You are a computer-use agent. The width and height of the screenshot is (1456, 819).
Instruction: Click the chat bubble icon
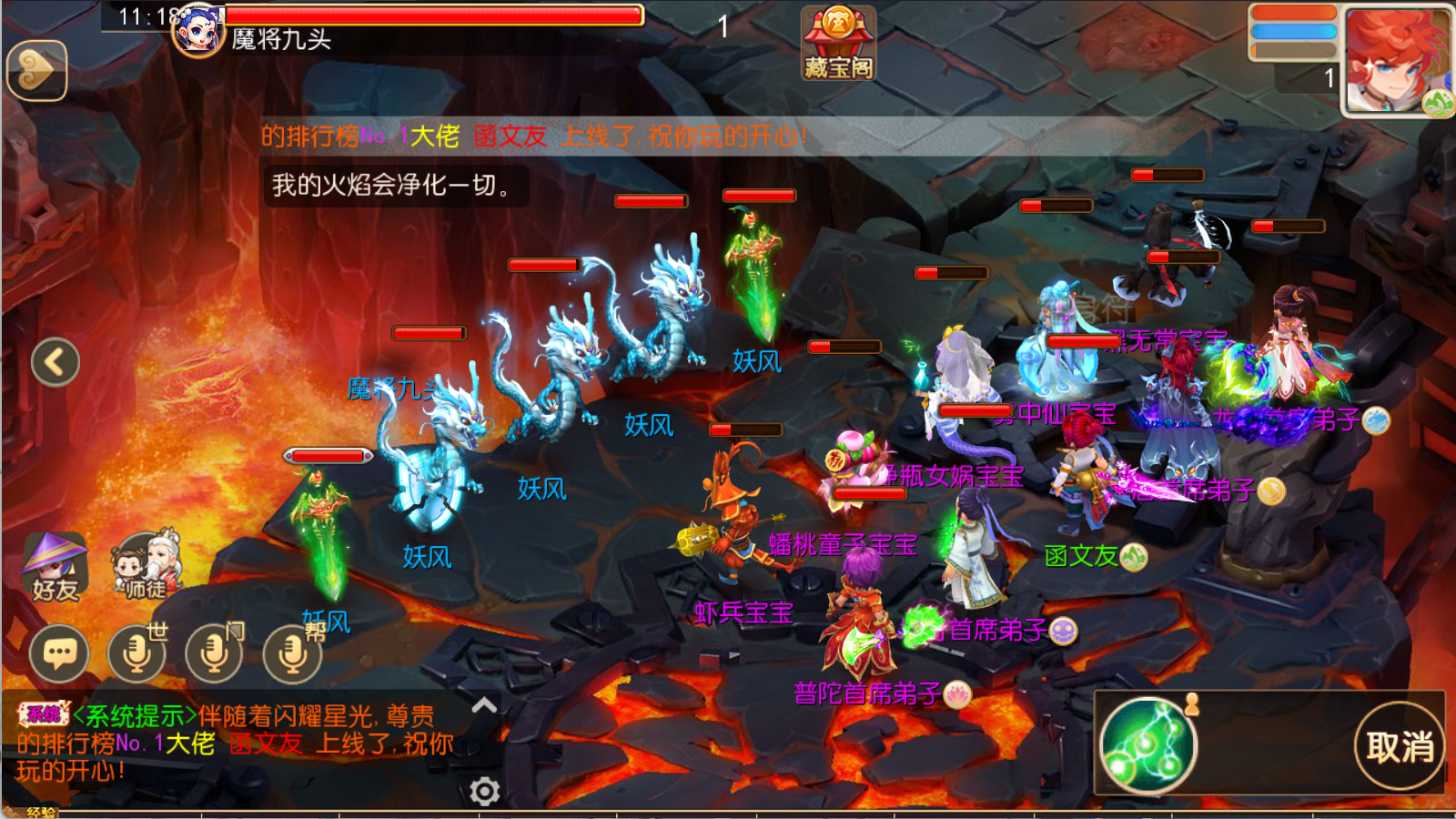click(x=57, y=653)
